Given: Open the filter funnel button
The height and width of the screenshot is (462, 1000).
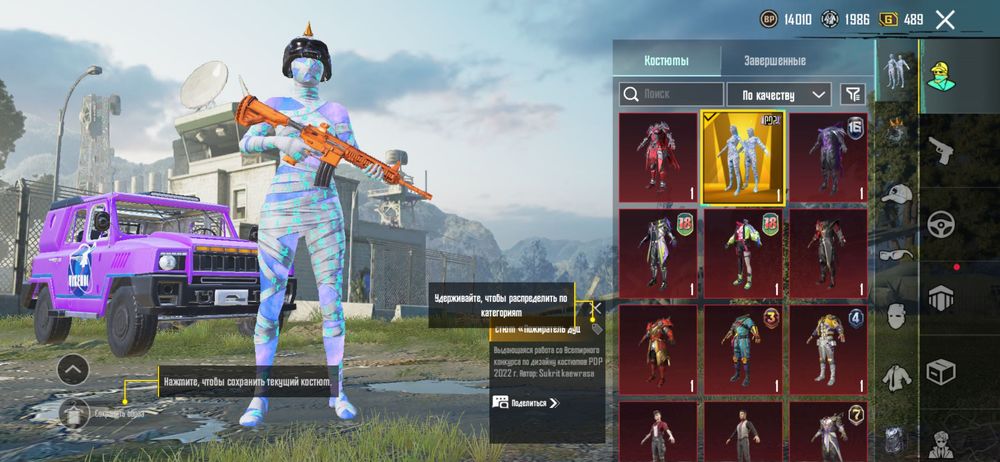Looking at the screenshot, I should pos(852,94).
